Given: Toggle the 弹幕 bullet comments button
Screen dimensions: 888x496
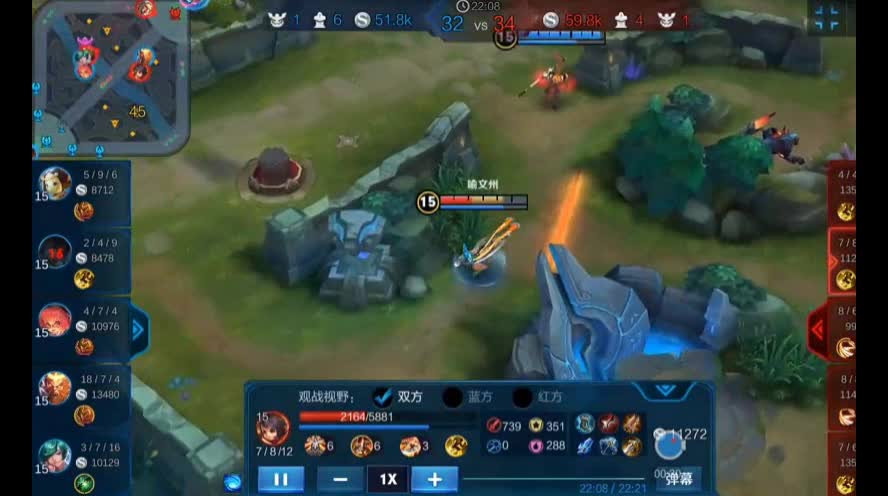Looking at the screenshot, I should [679, 478].
